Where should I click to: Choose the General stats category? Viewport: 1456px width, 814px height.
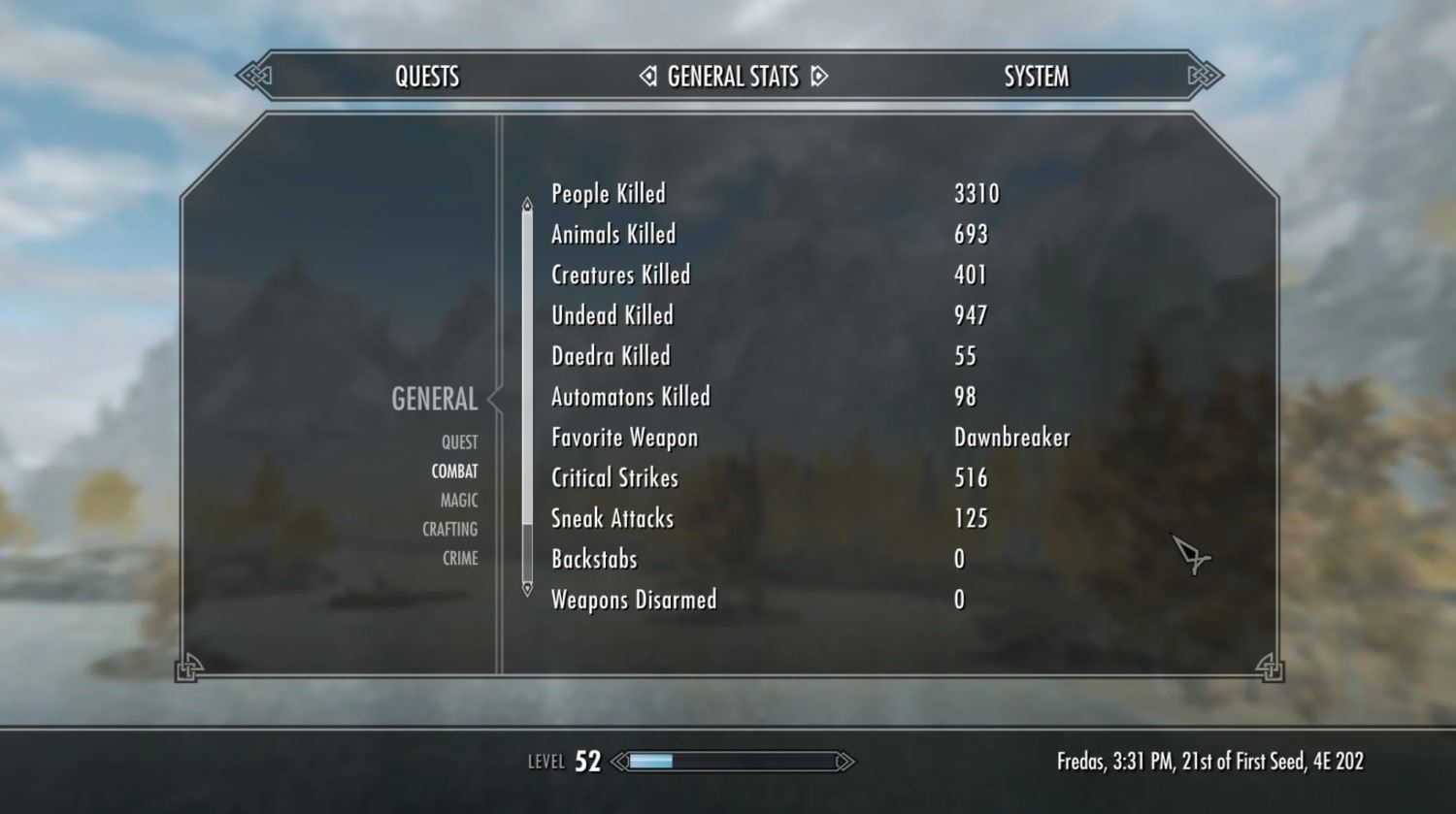click(x=434, y=399)
